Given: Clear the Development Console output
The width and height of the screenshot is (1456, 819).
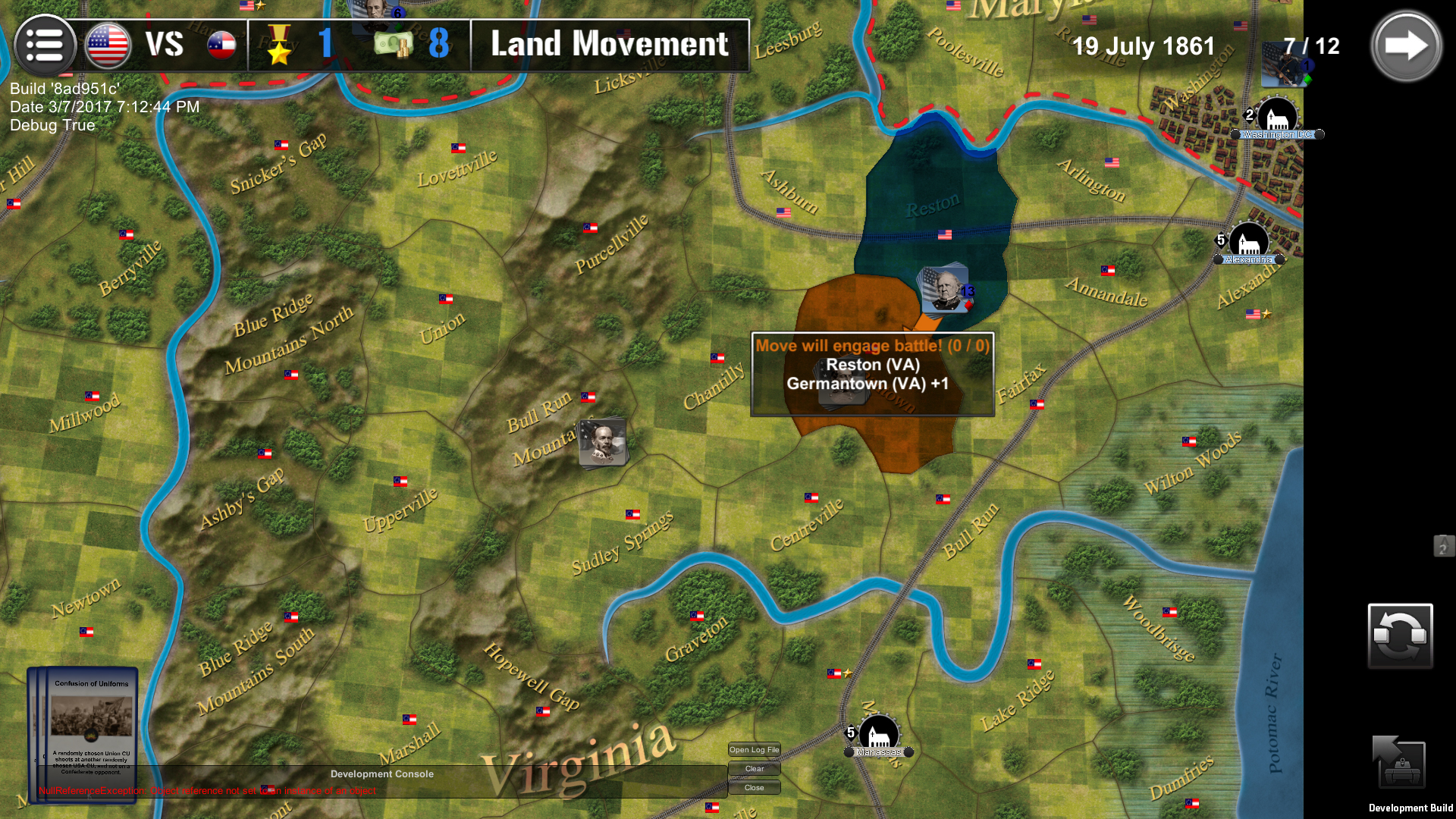Looking at the screenshot, I should [754, 768].
